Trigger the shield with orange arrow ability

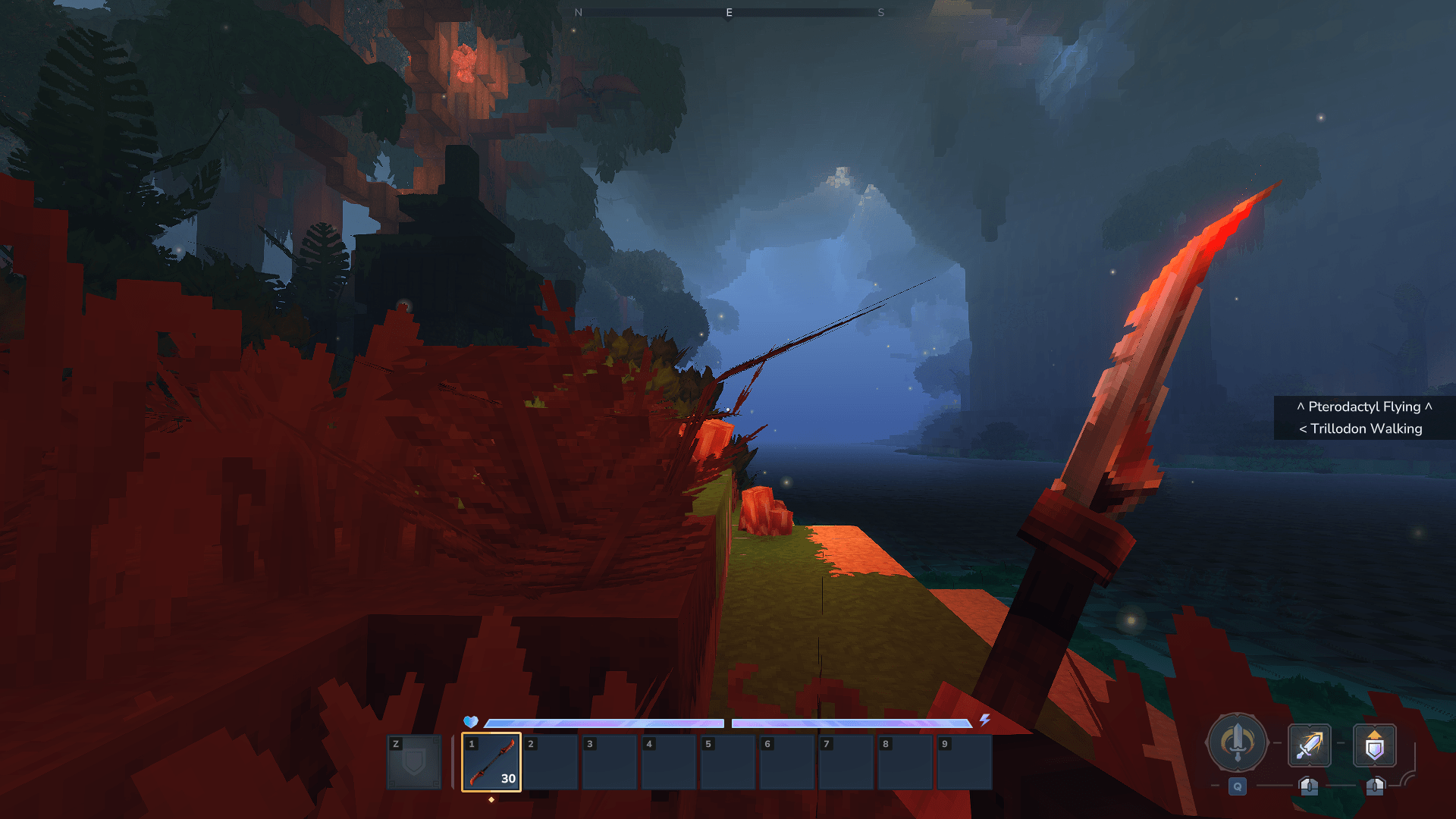(x=1374, y=745)
